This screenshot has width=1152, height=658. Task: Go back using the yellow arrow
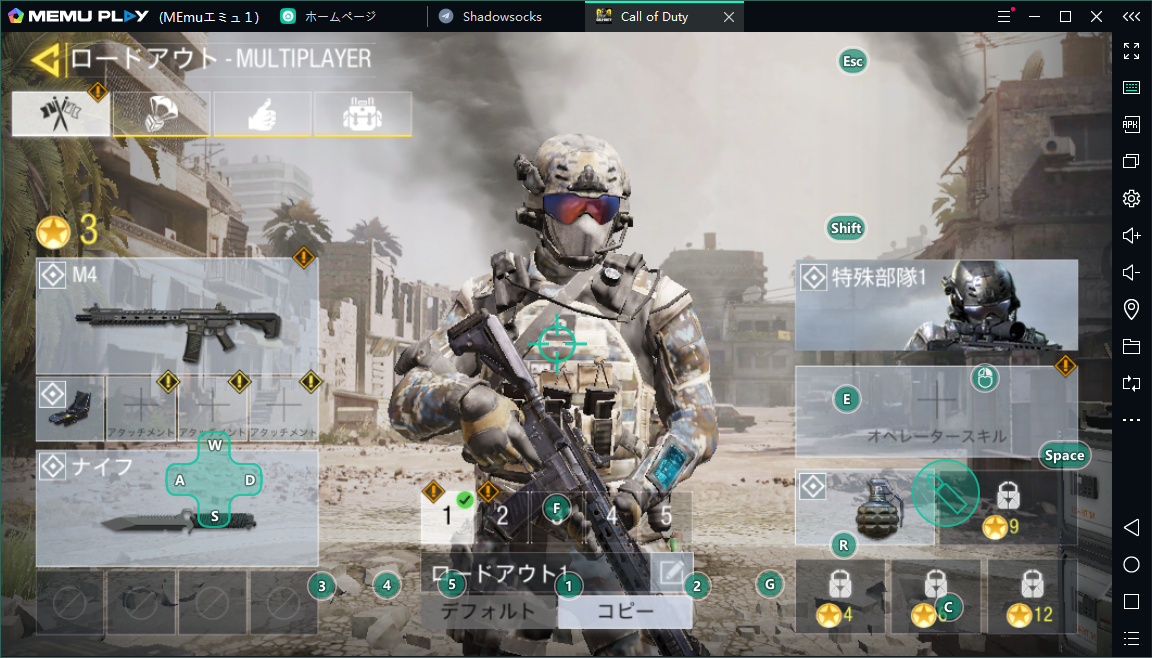click(44, 61)
